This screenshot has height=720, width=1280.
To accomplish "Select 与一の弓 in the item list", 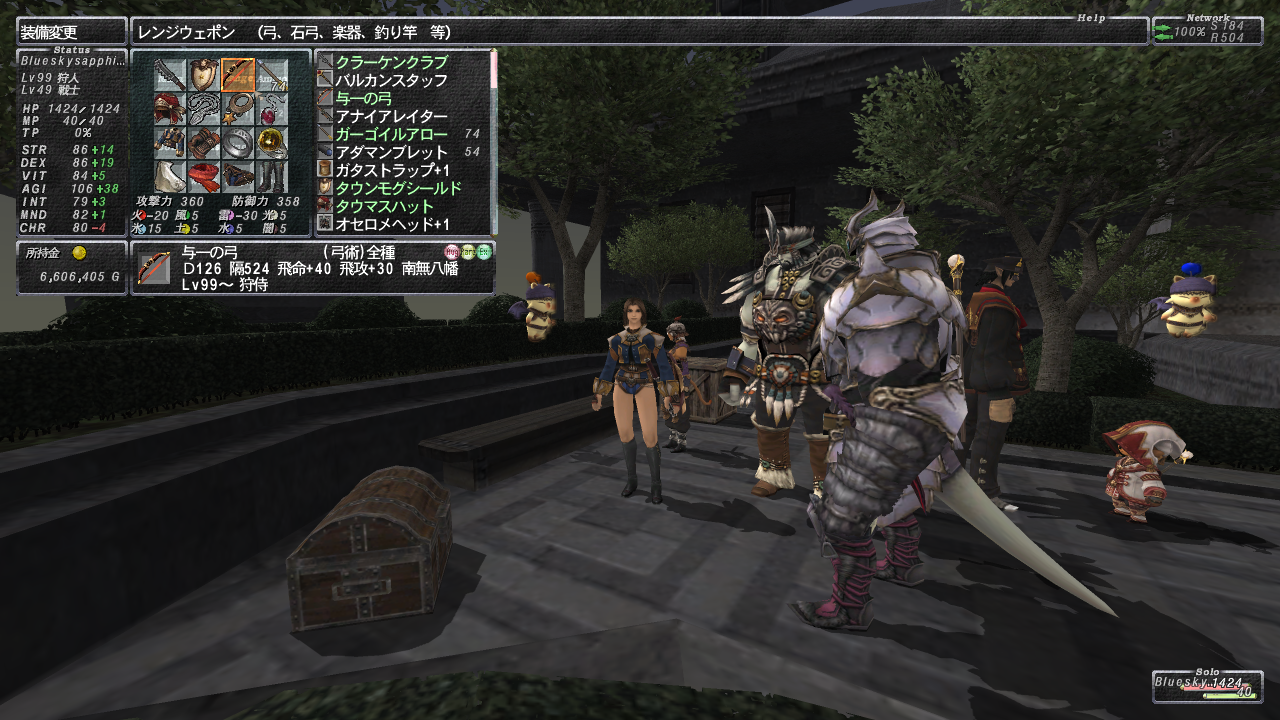I will pos(371,98).
